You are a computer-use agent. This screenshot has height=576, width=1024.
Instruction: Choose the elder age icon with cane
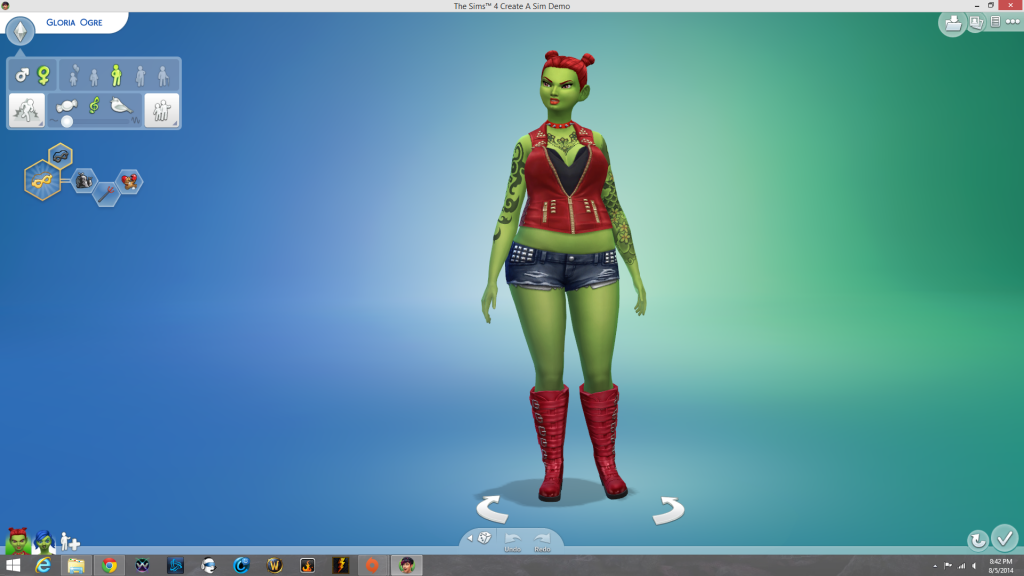pos(163,75)
